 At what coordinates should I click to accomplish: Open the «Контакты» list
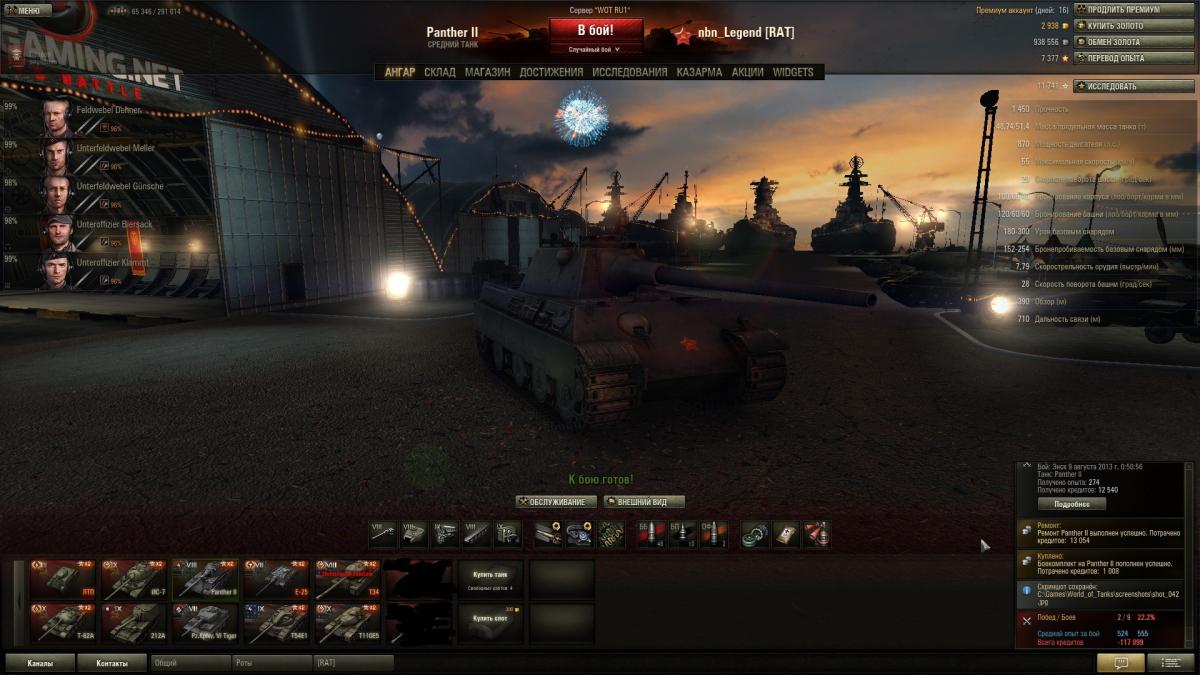[112, 663]
